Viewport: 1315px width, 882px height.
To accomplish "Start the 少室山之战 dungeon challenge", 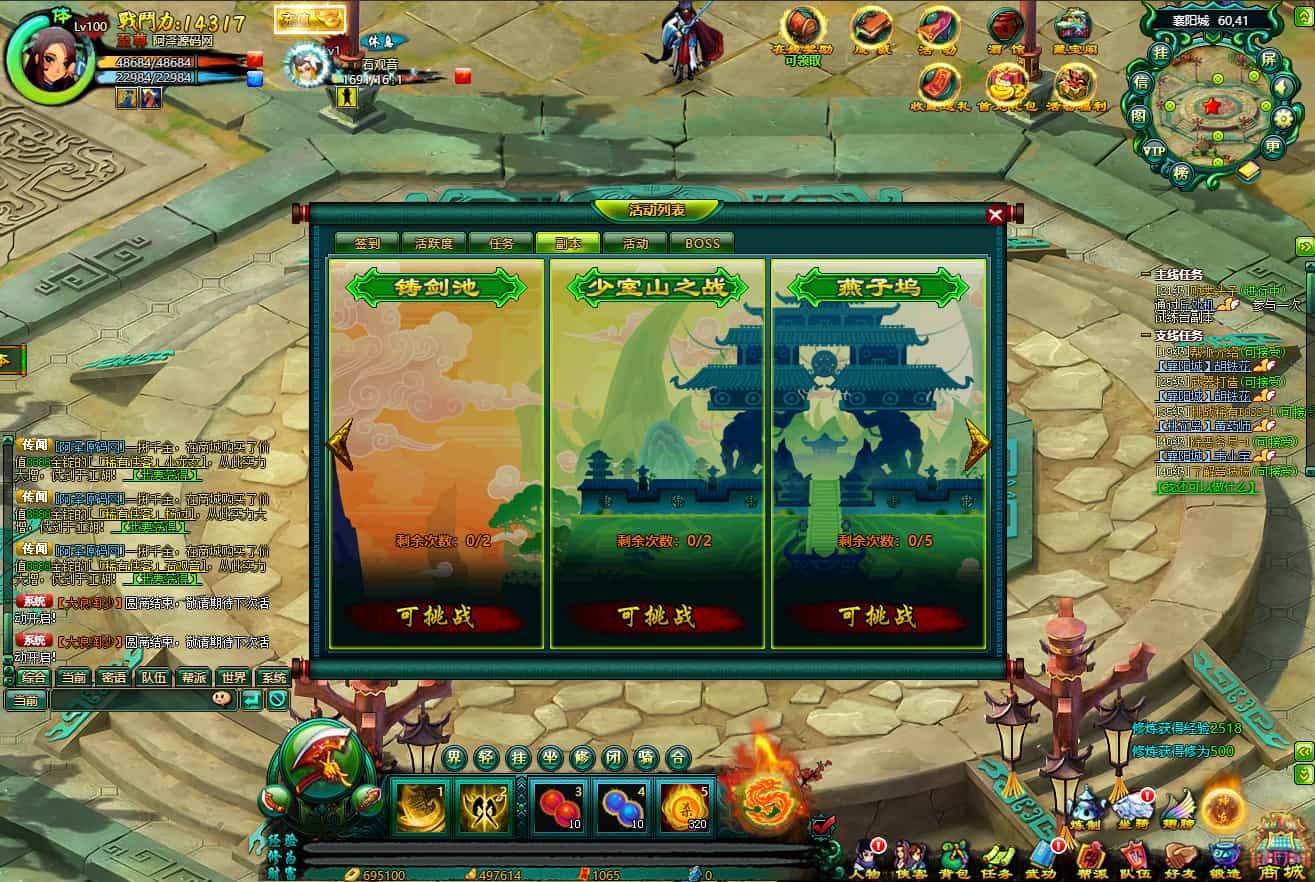I will pyautogui.click(x=656, y=616).
